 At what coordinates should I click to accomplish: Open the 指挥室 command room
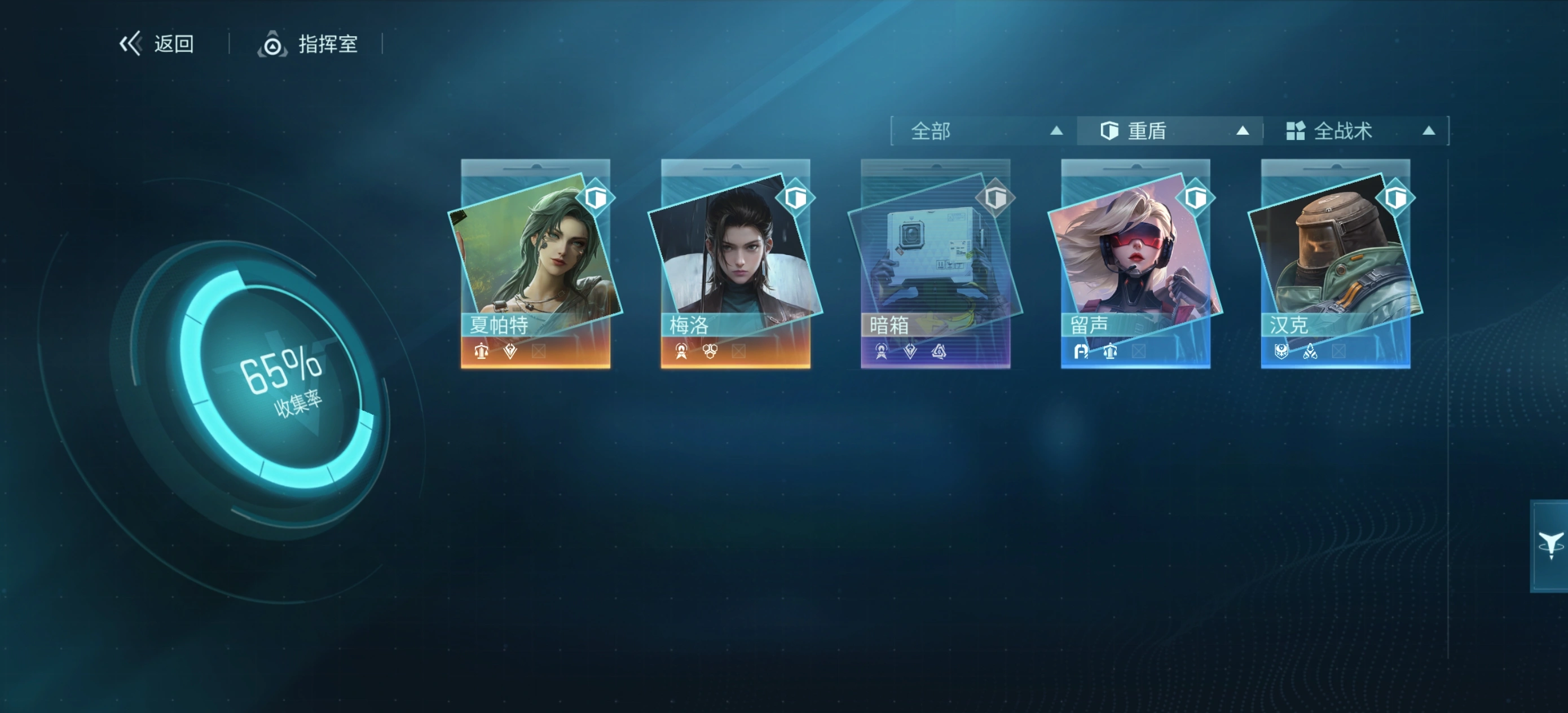click(308, 44)
